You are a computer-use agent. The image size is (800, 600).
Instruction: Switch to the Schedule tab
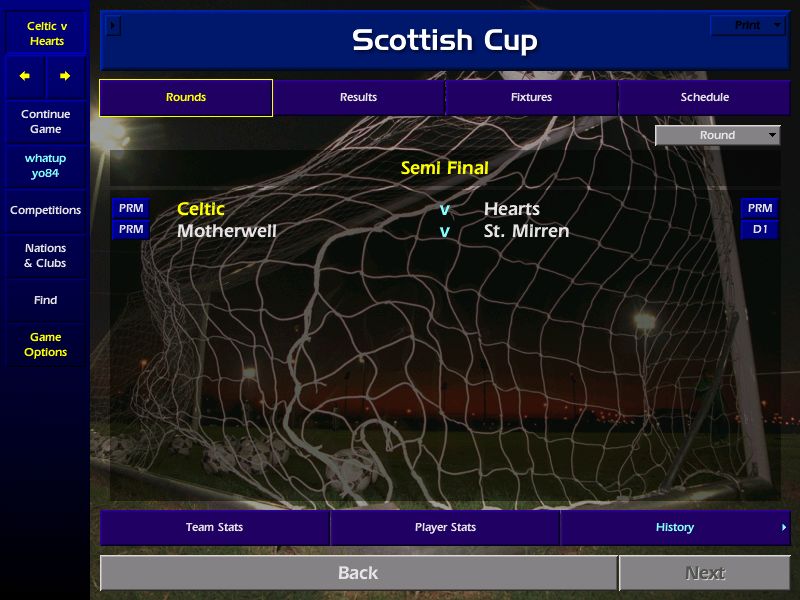(x=705, y=97)
